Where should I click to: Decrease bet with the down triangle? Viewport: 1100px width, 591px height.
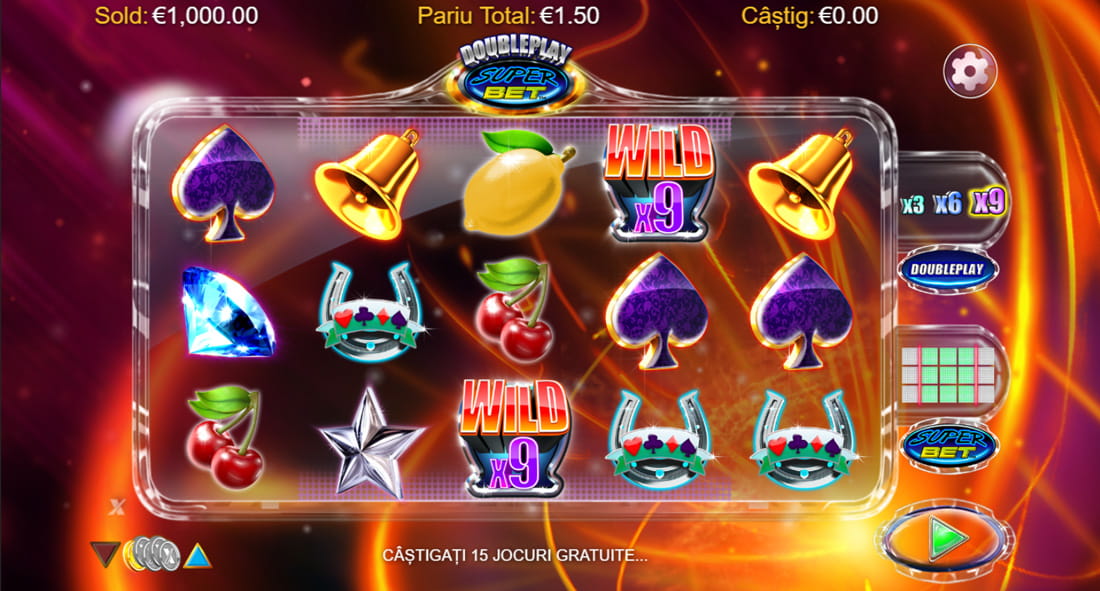pos(104,553)
